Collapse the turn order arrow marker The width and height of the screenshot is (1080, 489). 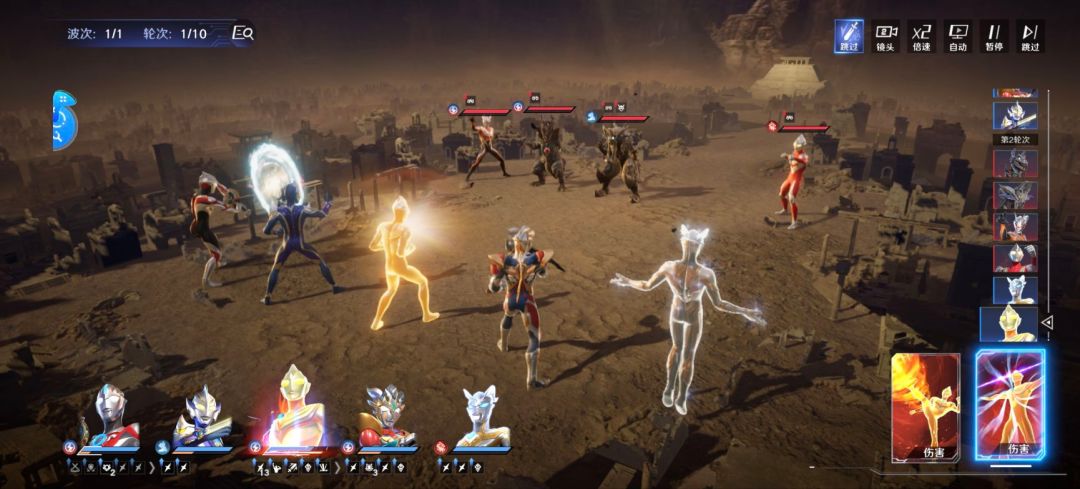[x=1048, y=323]
